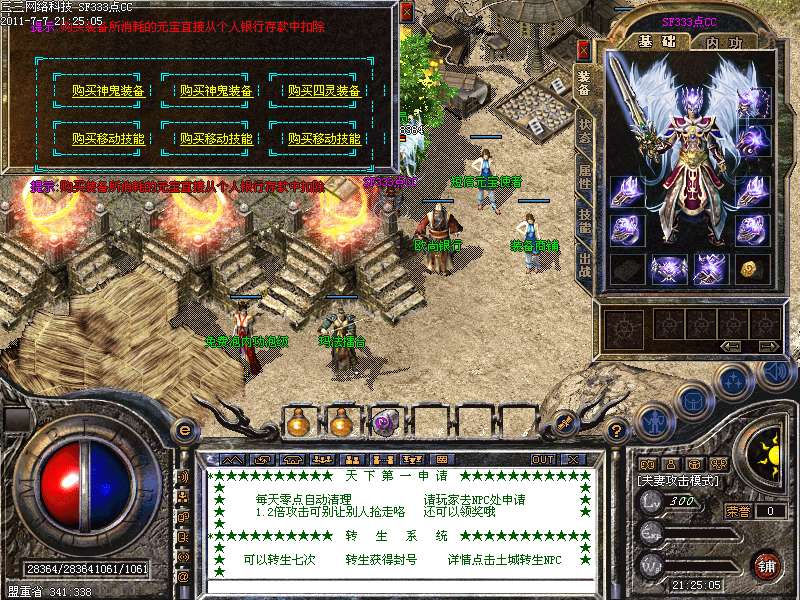
Task: Open the 铺 shop button
Action: point(765,565)
